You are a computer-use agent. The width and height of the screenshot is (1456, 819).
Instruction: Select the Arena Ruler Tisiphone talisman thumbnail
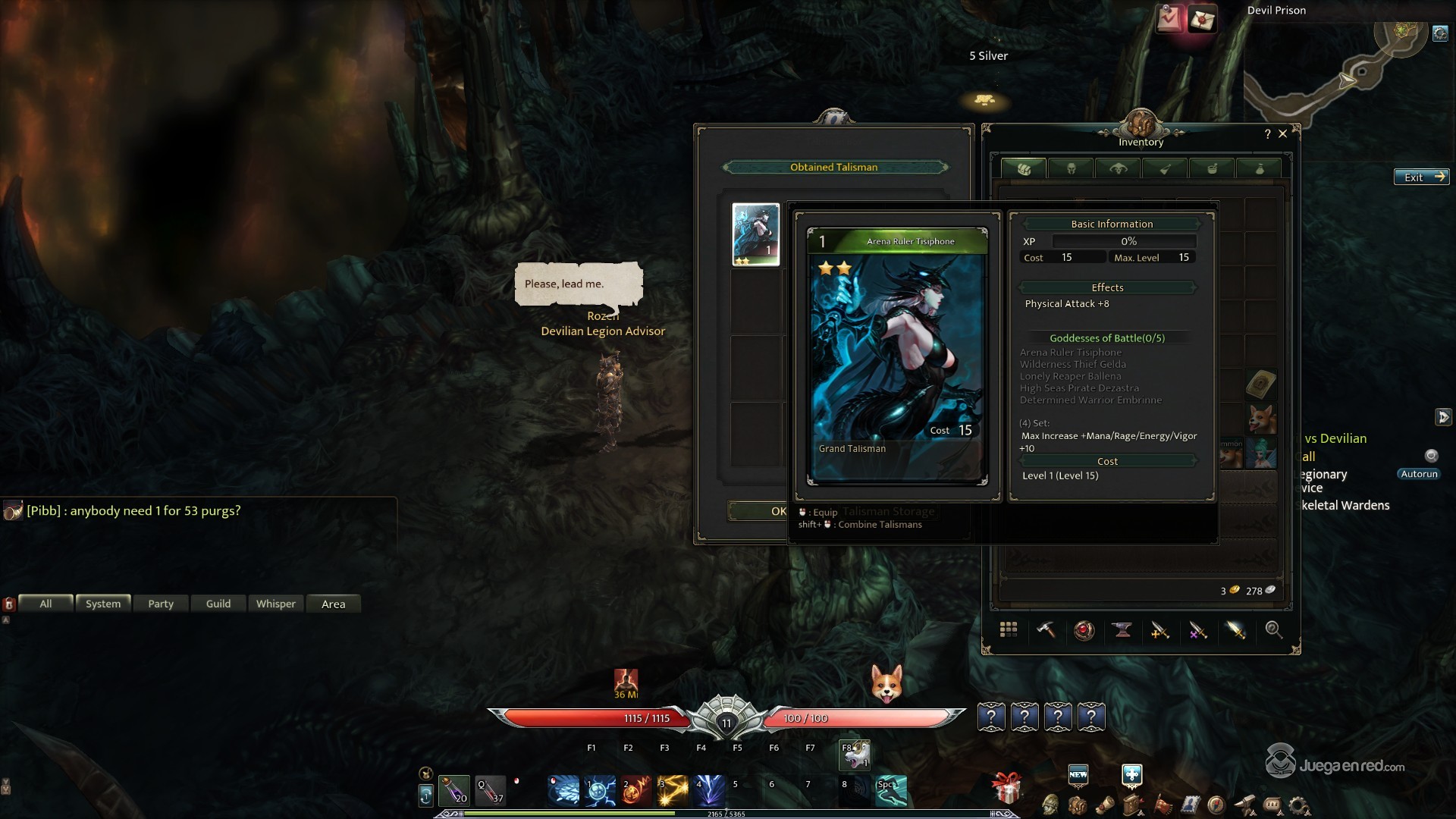click(755, 234)
